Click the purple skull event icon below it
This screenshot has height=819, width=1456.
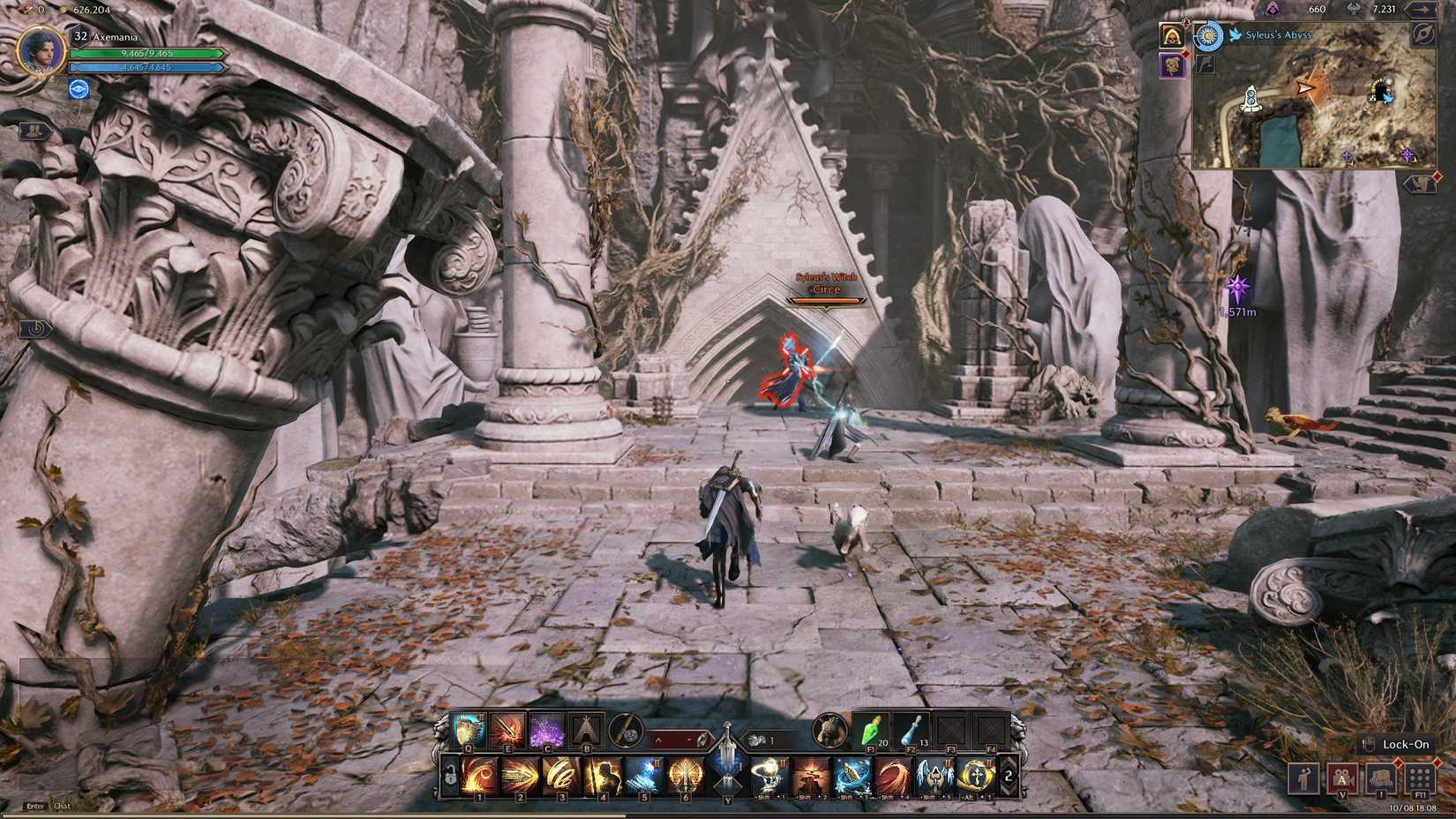point(1173,66)
